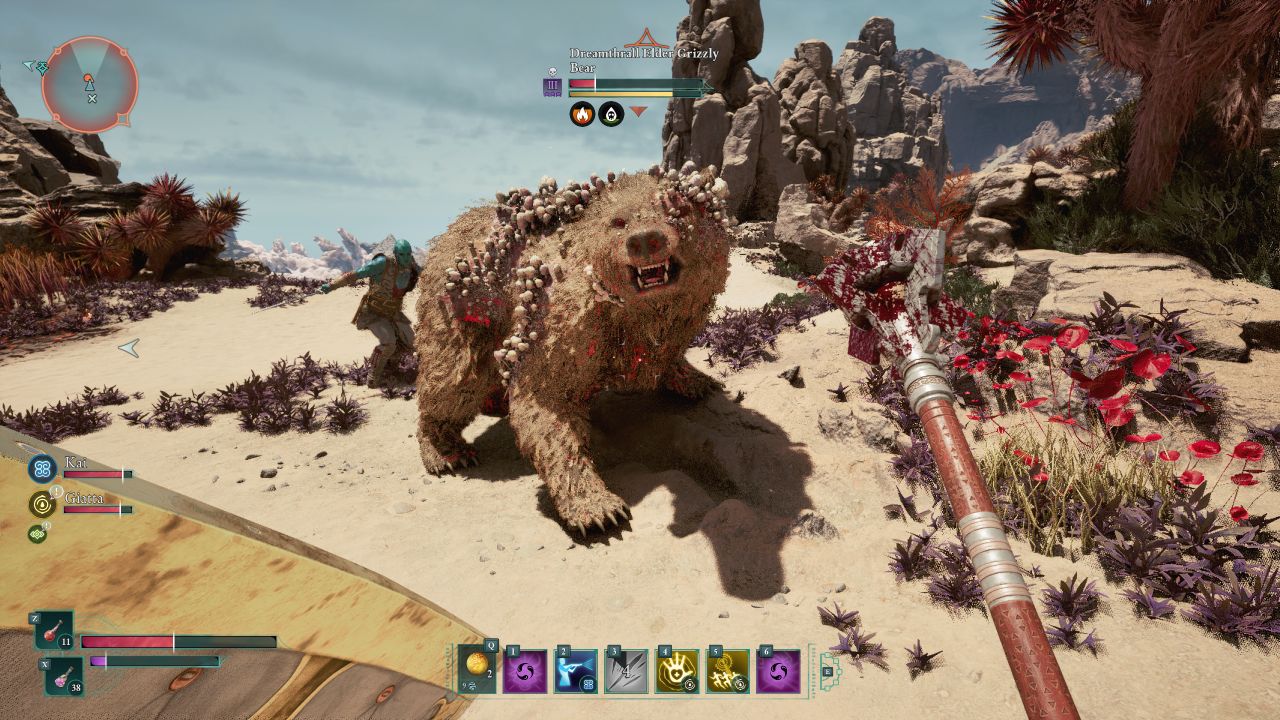Select the gray slash ability on cooldown
Image resolution: width=1280 pixels, height=720 pixels.
coord(627,671)
